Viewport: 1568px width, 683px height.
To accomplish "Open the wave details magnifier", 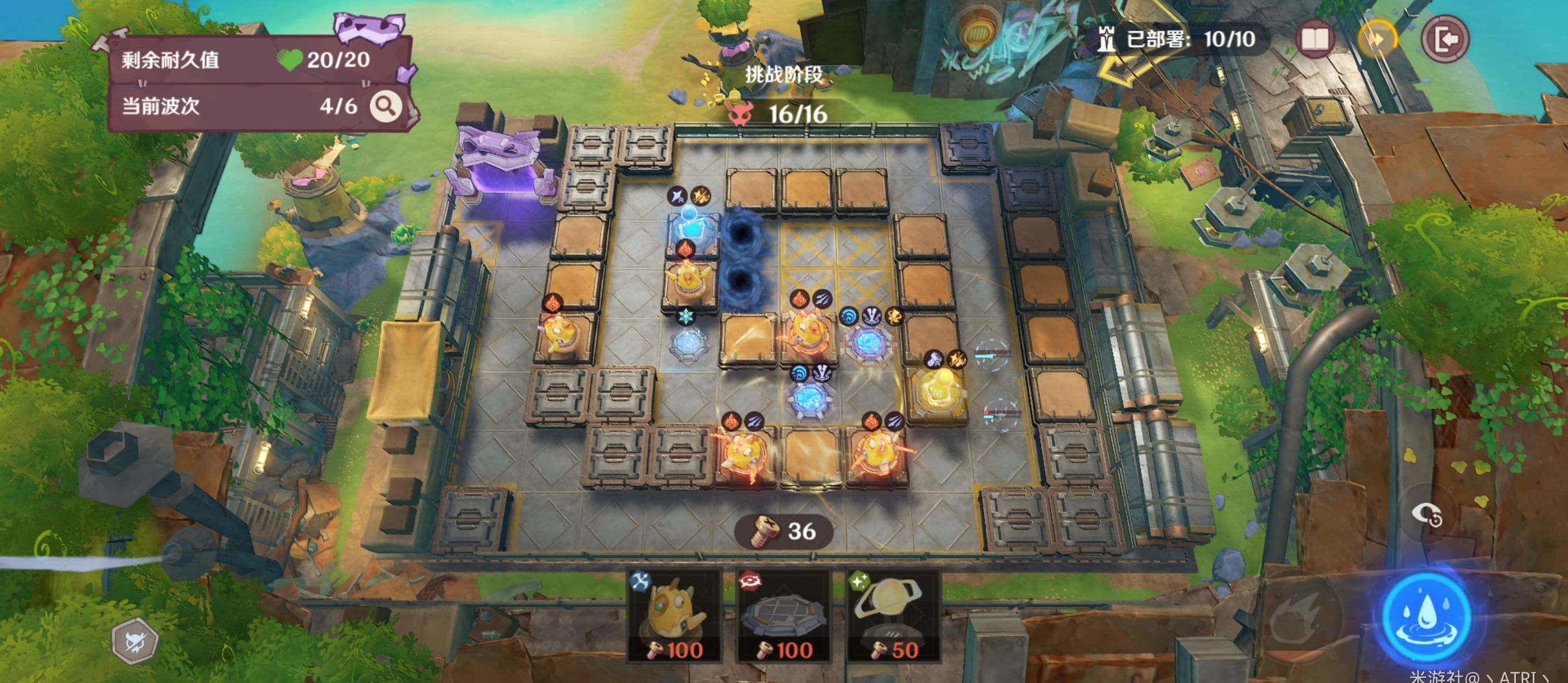I will point(386,106).
